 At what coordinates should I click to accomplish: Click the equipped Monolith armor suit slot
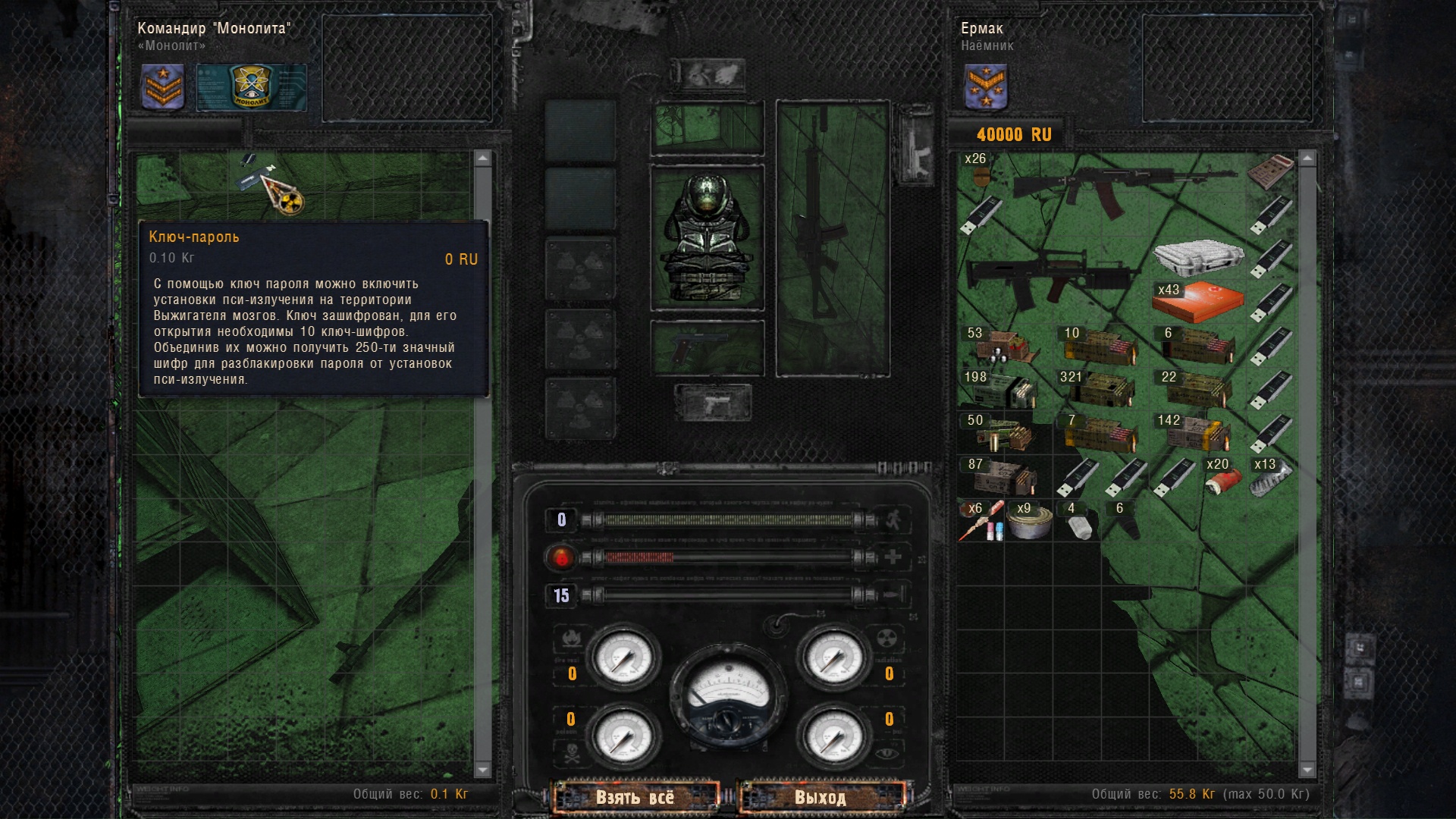pyautogui.click(x=707, y=237)
